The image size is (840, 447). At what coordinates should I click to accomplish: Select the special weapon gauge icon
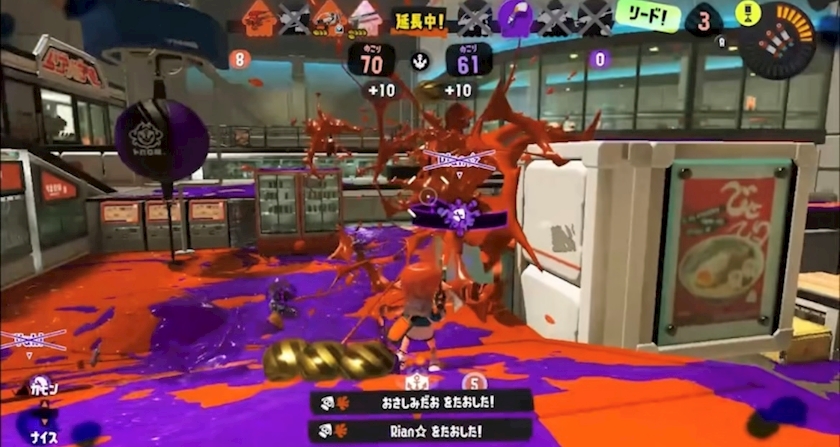tap(776, 42)
